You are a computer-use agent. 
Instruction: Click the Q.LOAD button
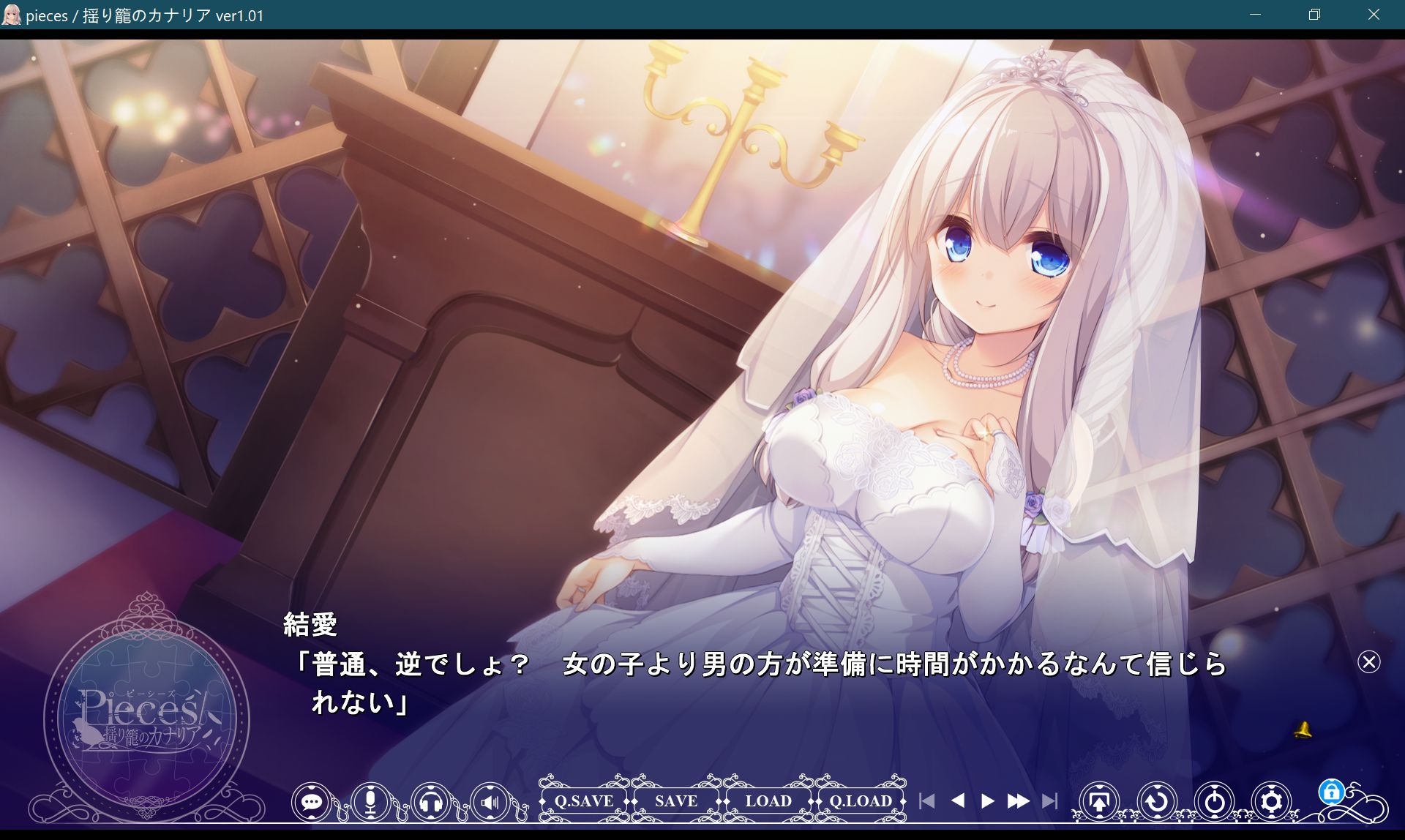[860, 801]
